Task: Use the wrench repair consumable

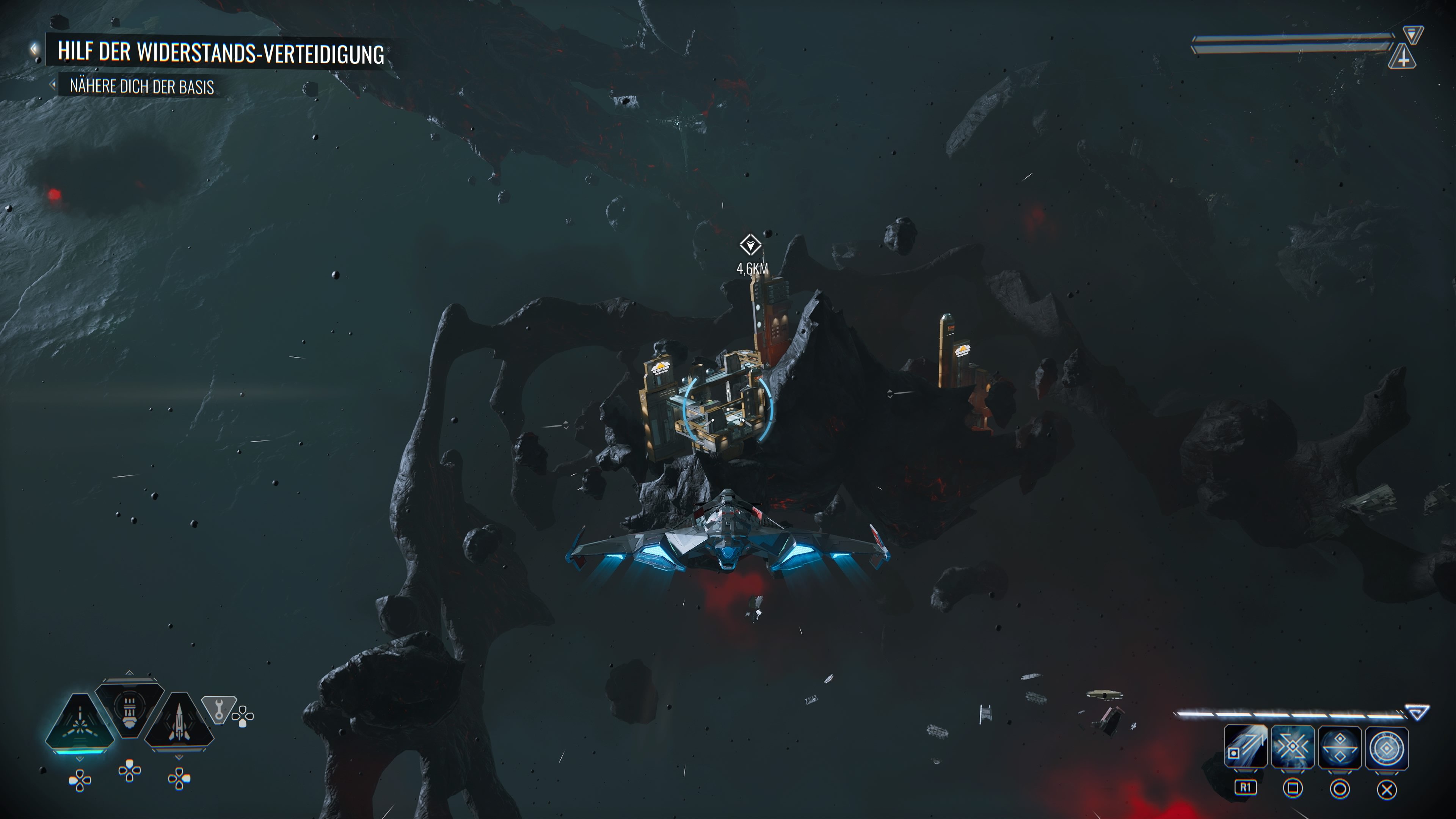Action: click(x=218, y=709)
